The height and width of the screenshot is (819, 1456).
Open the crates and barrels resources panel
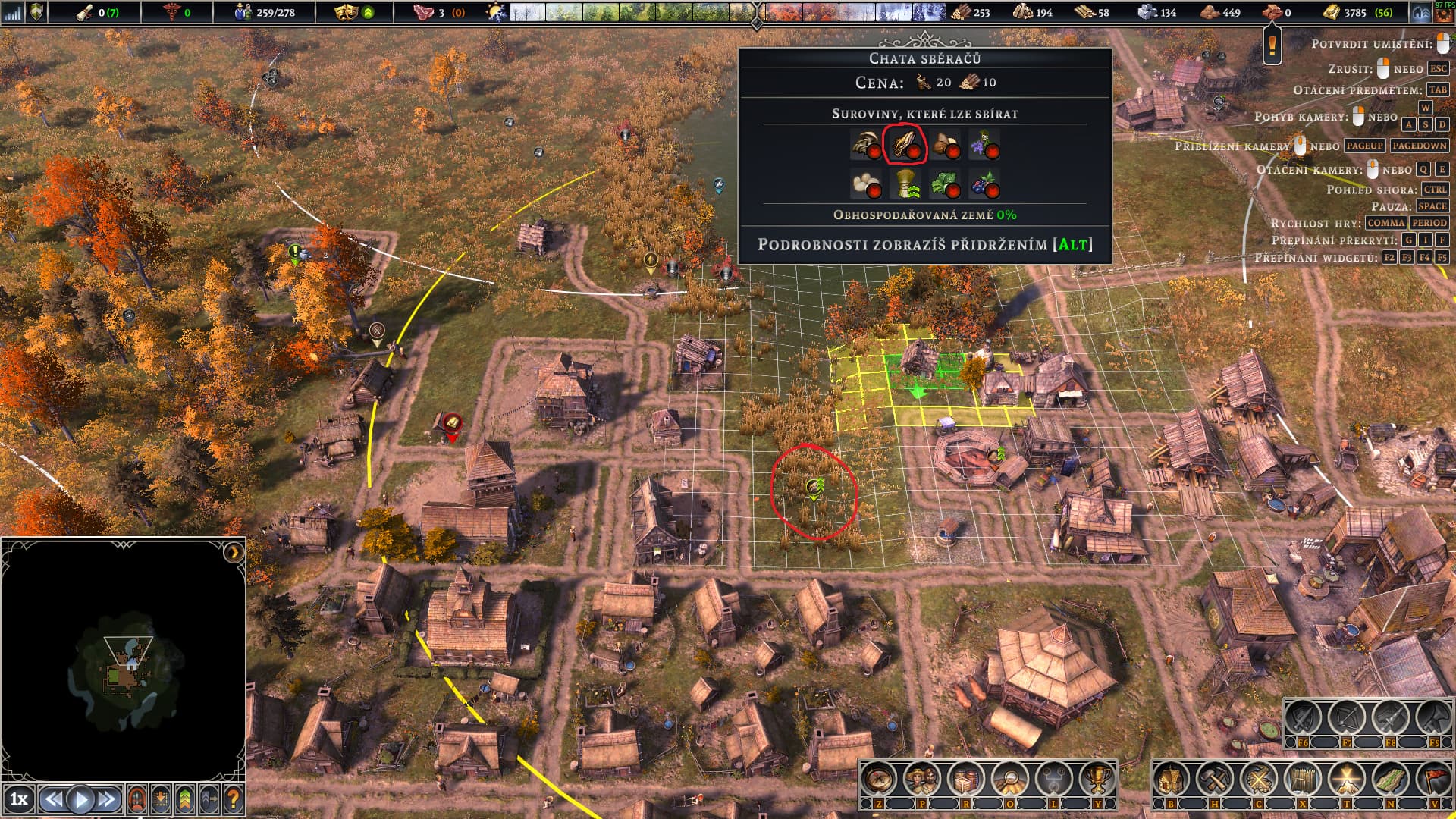click(x=966, y=779)
